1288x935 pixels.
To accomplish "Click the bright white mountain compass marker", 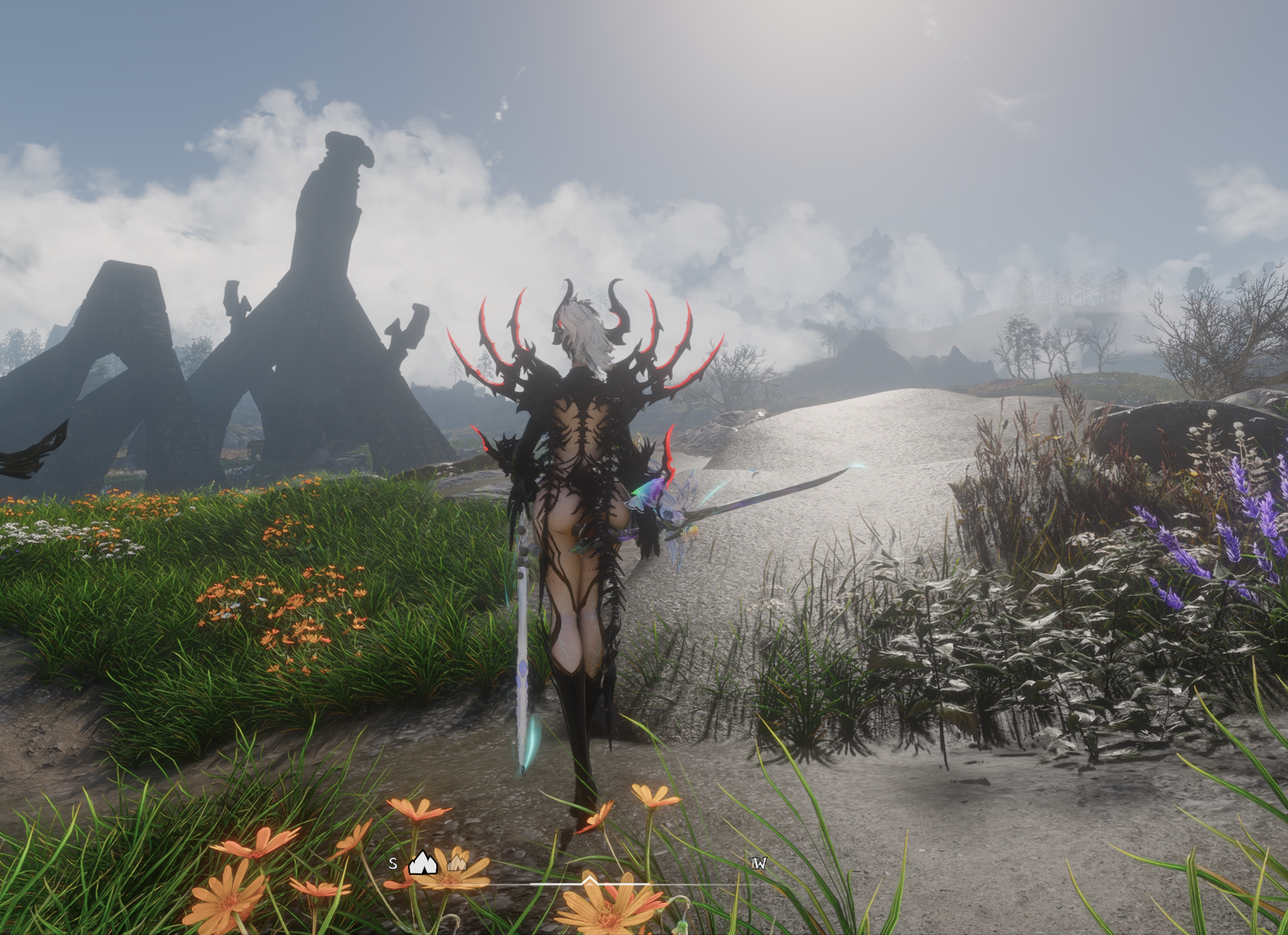I will (x=423, y=863).
